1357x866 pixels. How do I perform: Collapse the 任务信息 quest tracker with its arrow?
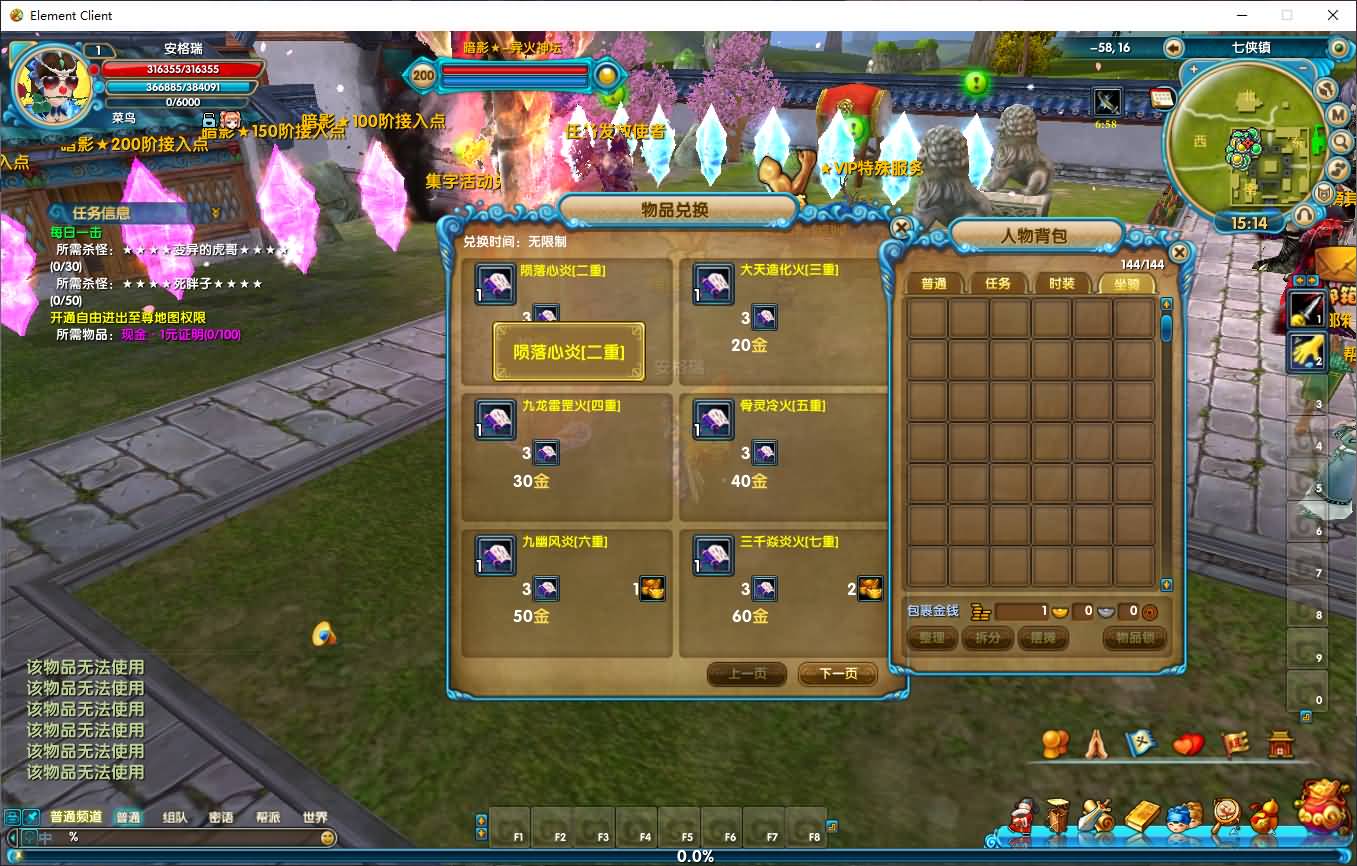click(x=218, y=213)
